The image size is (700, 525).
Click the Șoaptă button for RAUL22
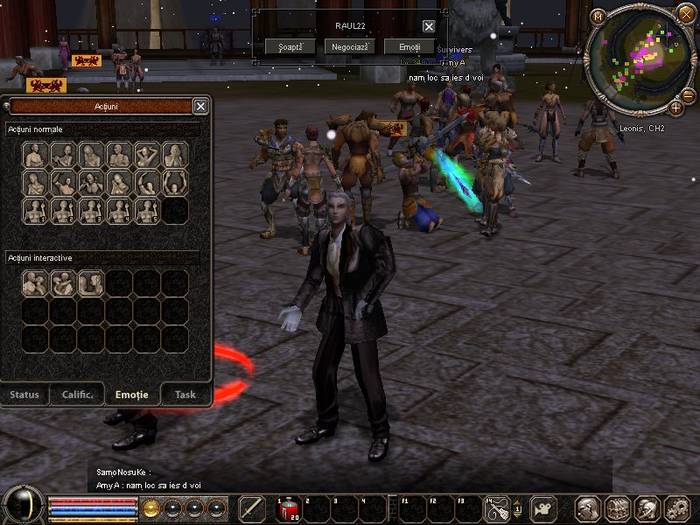(x=291, y=46)
